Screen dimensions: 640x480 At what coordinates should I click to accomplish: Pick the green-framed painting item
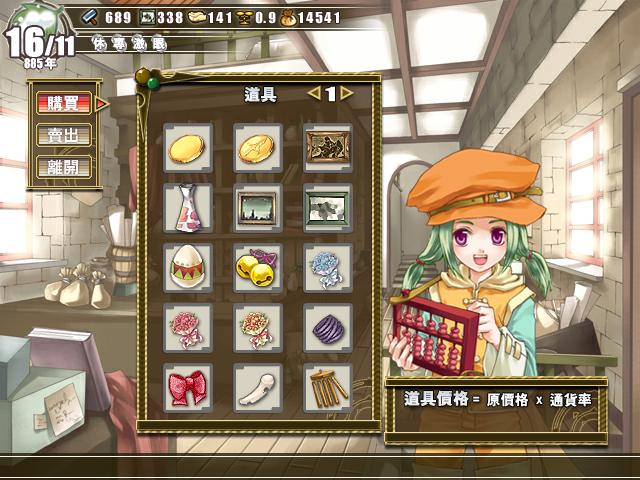[328, 208]
